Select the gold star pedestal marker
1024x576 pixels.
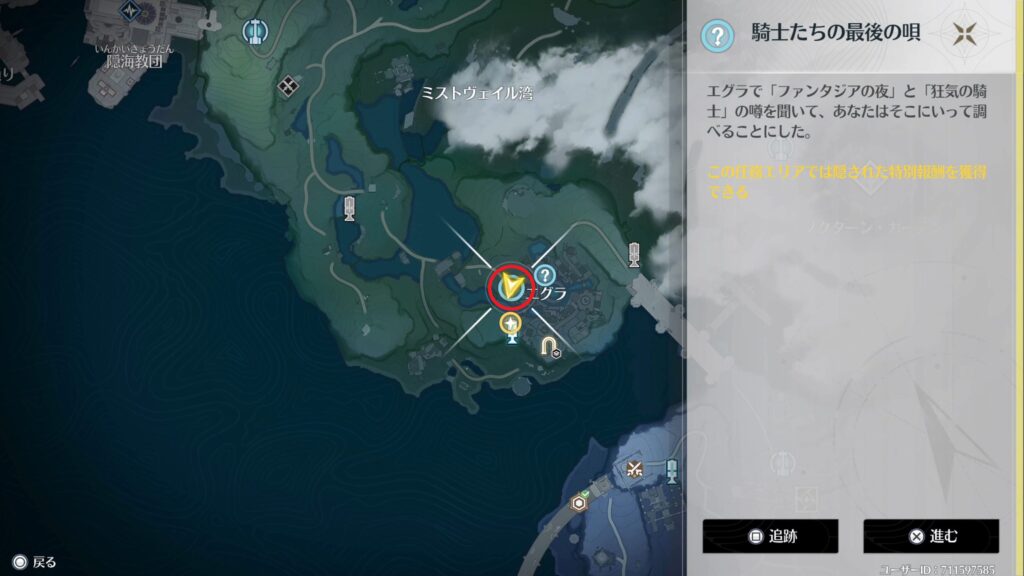coord(512,325)
